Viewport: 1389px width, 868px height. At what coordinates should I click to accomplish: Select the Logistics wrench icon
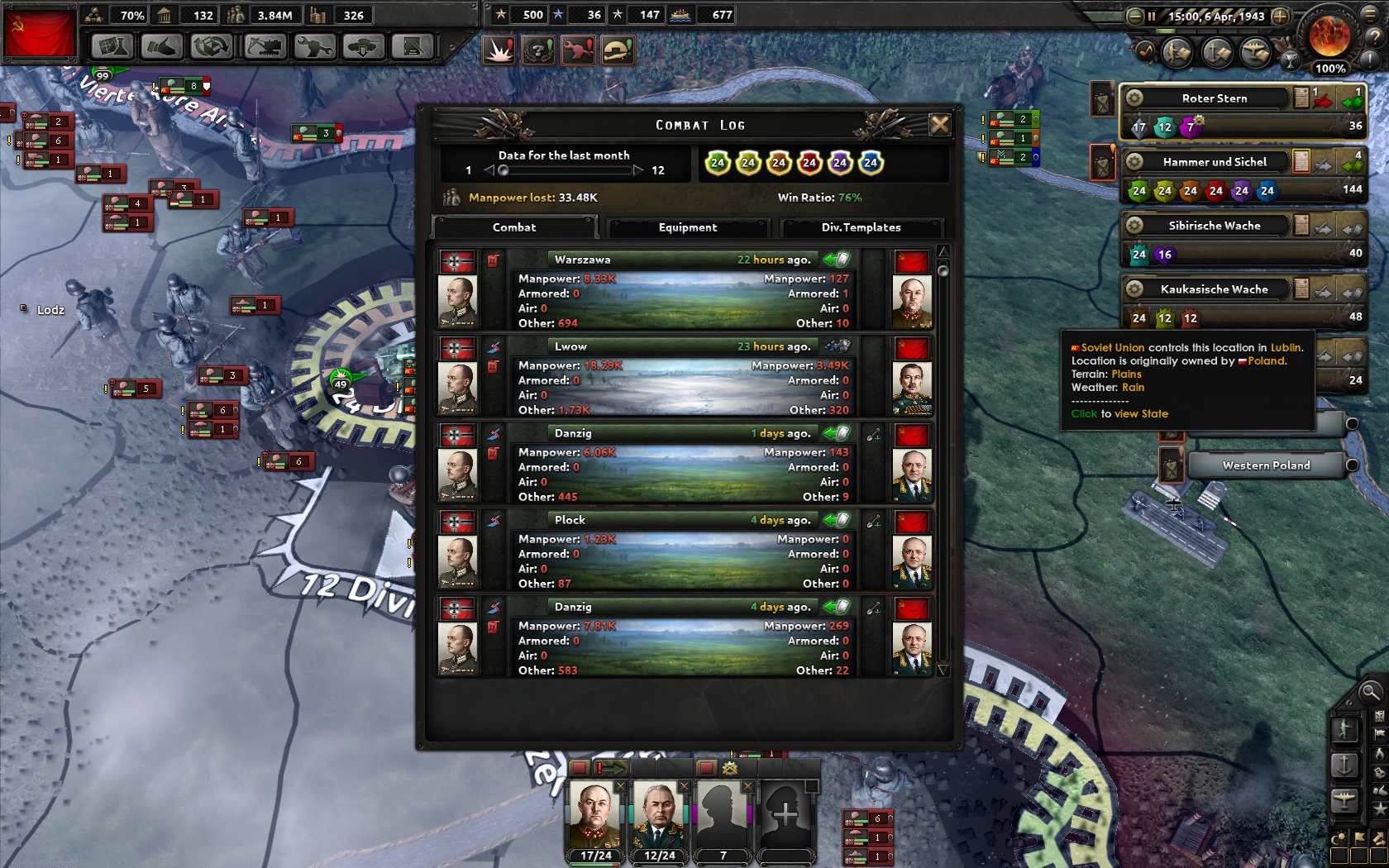click(x=313, y=46)
